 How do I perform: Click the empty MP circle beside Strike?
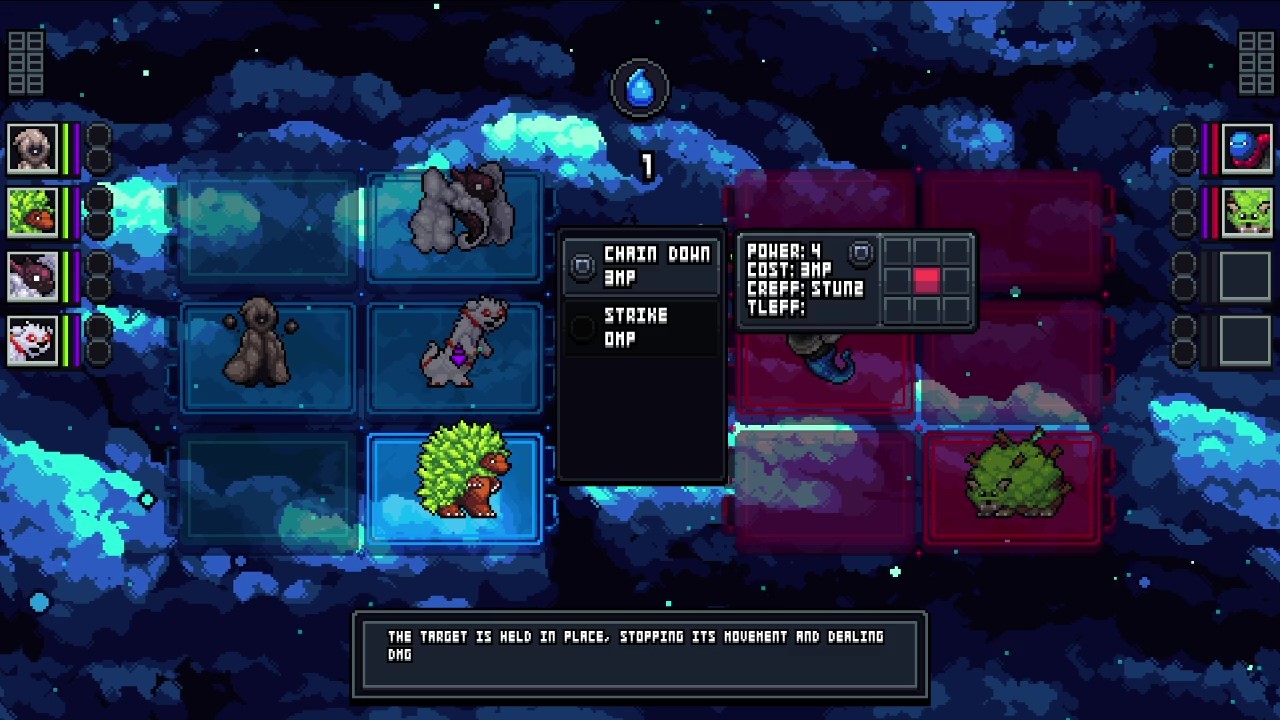point(582,325)
